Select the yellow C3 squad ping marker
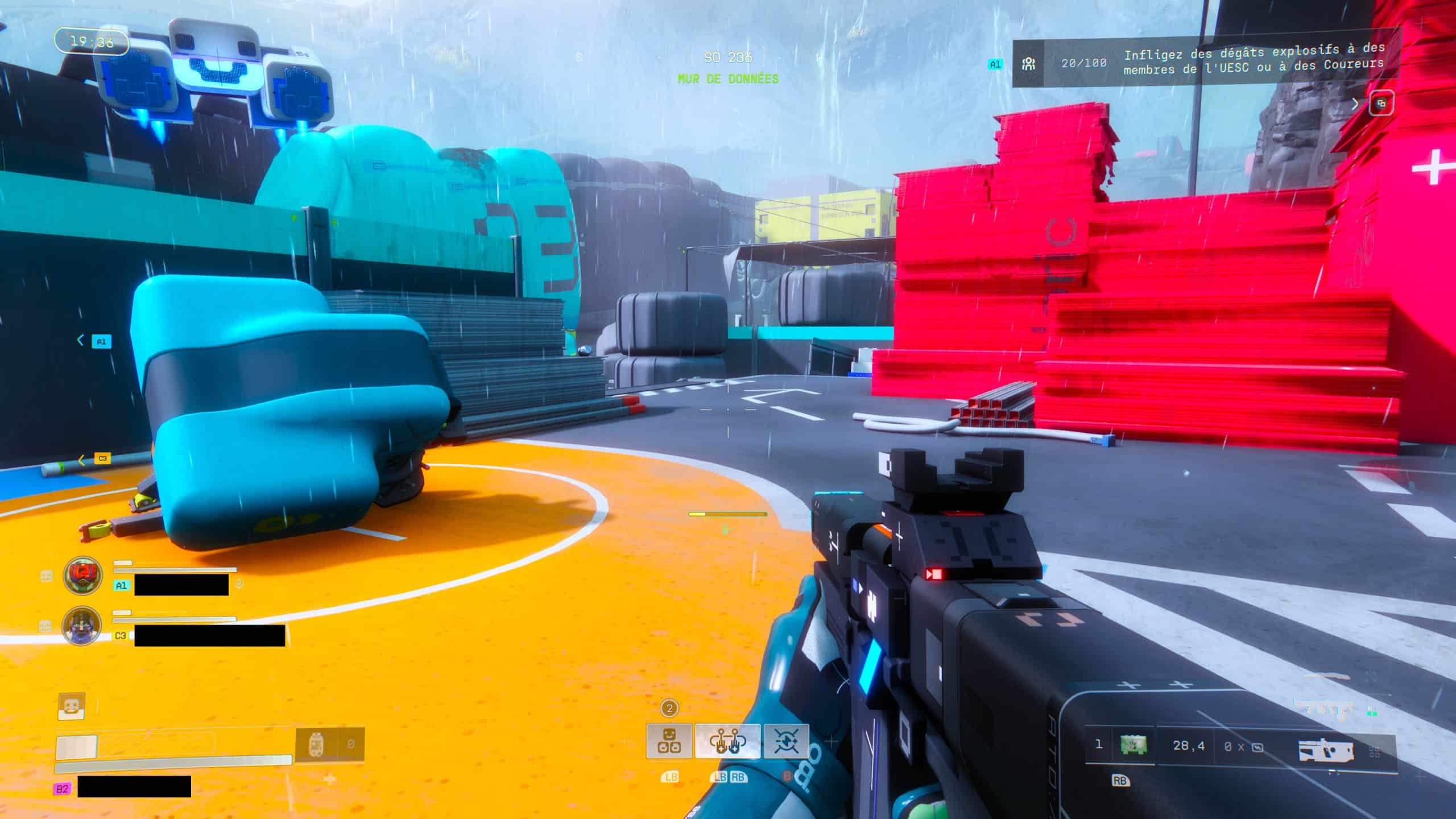 102,458
